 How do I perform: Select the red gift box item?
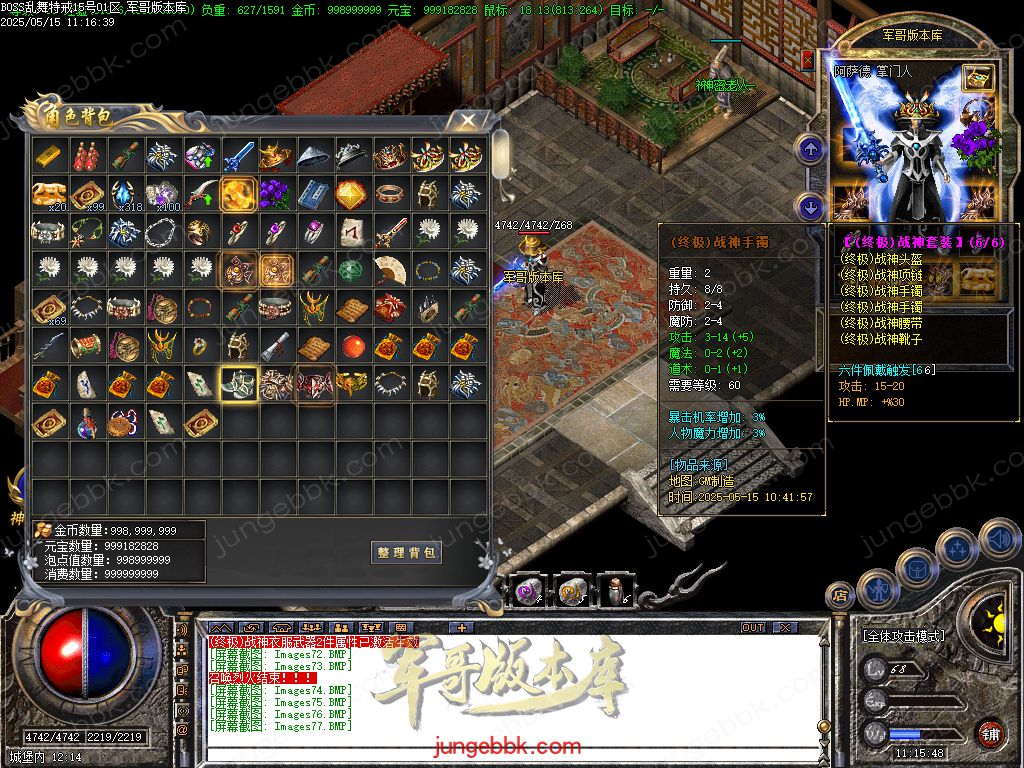coord(389,308)
